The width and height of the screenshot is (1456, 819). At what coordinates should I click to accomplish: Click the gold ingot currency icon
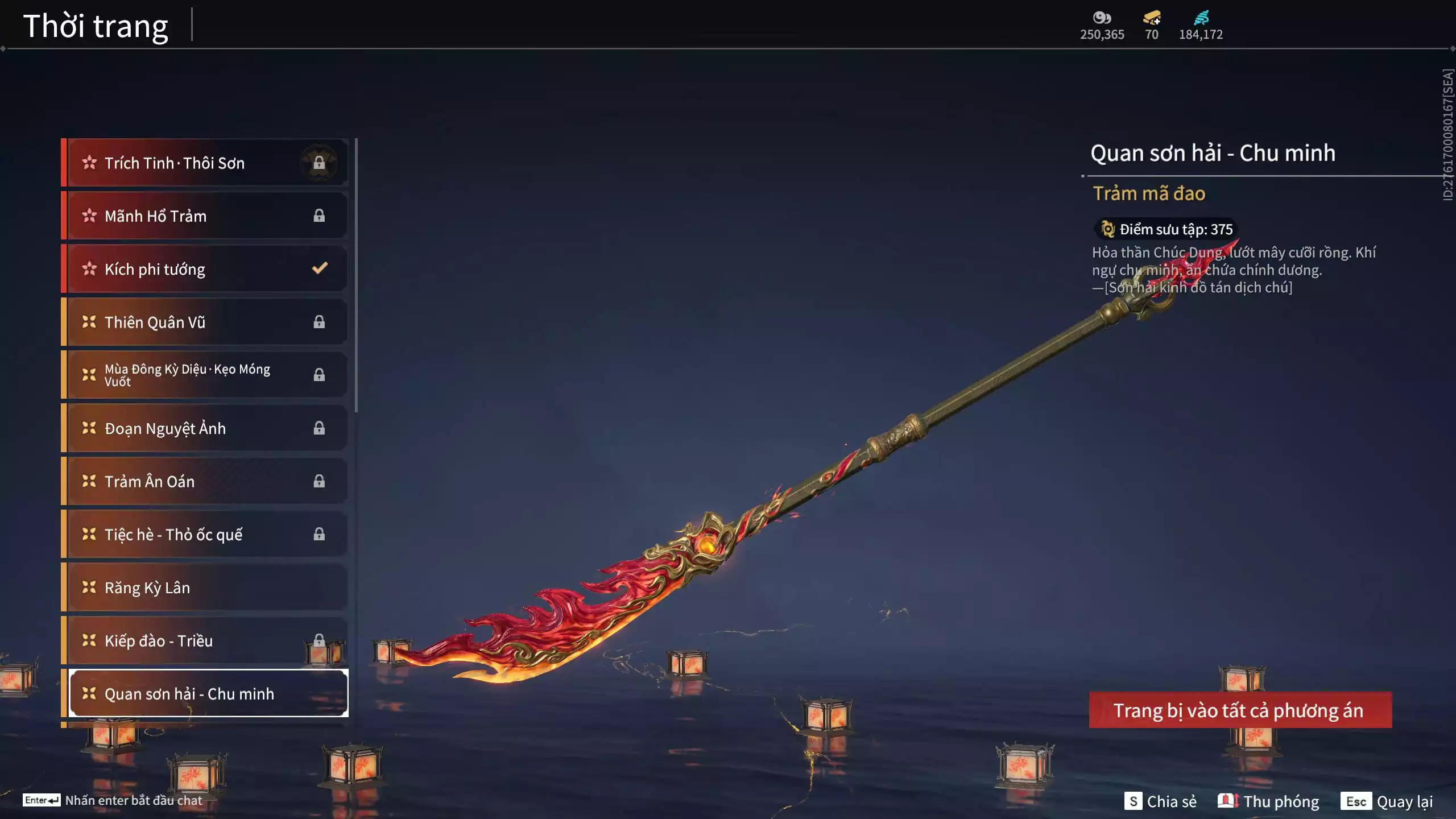click(x=1152, y=18)
